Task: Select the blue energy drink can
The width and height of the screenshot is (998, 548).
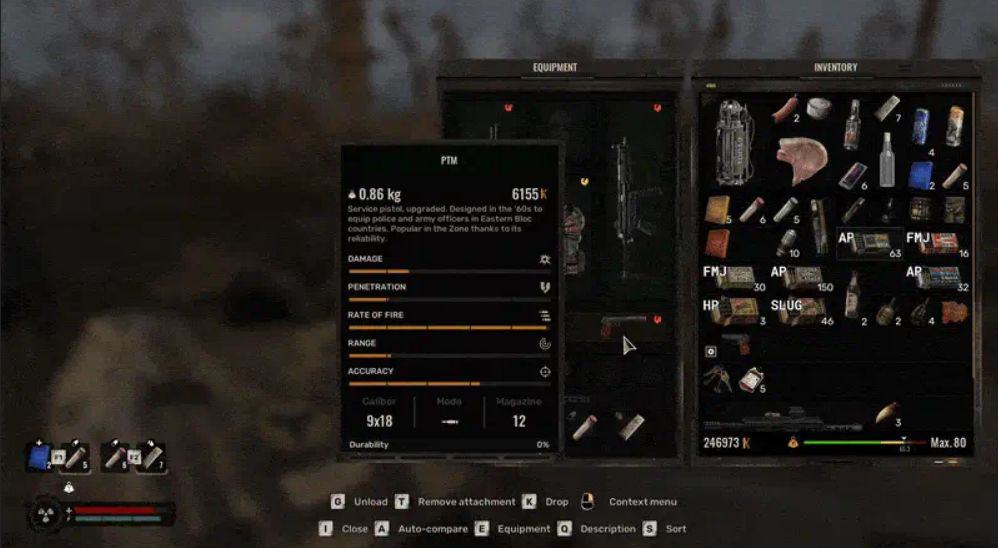Action: click(919, 126)
